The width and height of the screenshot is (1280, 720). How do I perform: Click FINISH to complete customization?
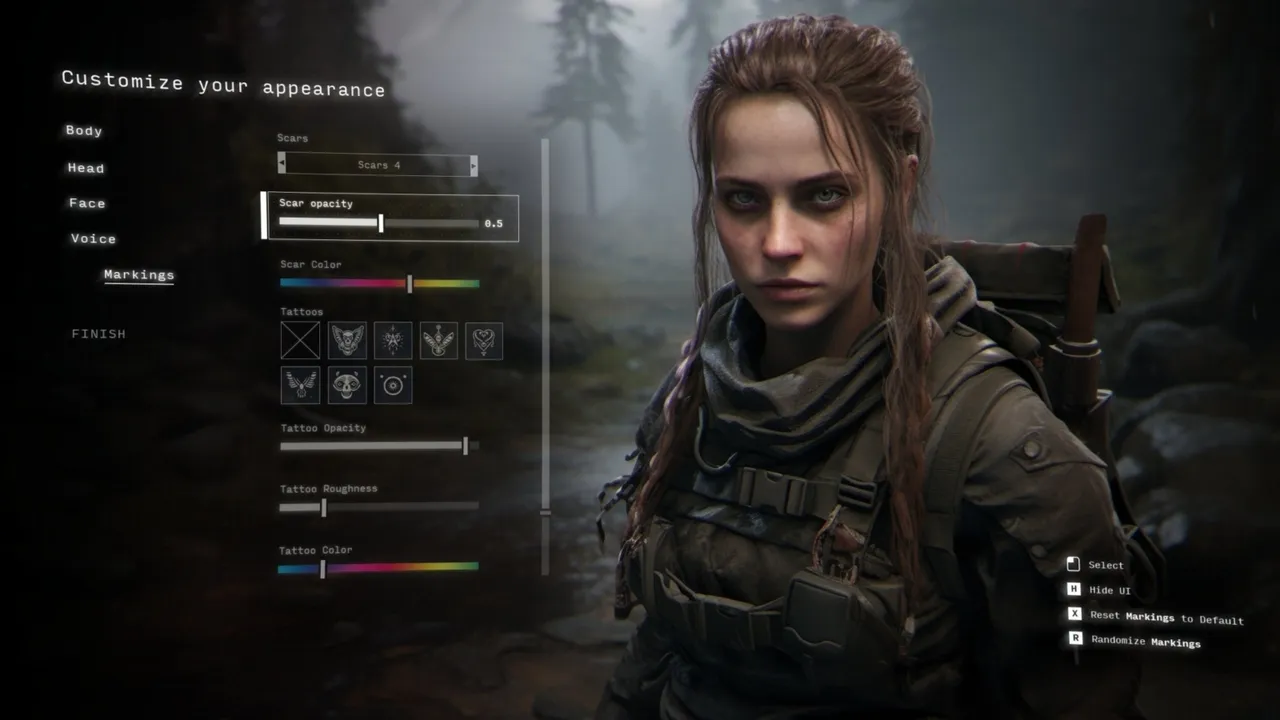tap(99, 333)
